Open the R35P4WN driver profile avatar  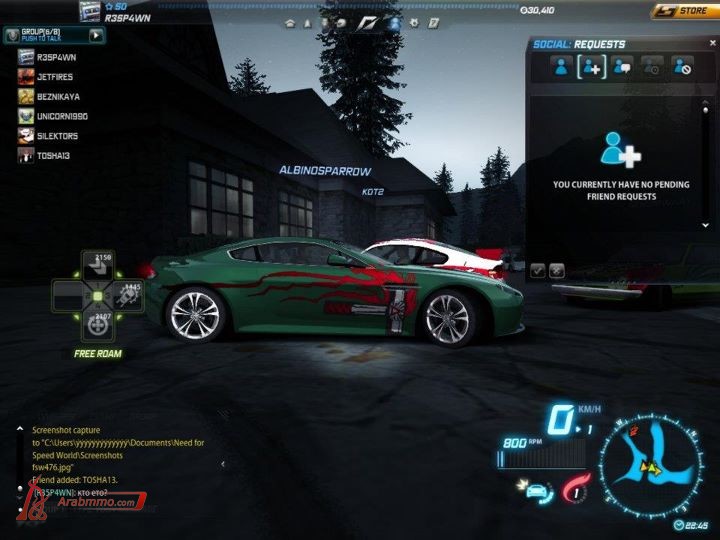tap(91, 11)
